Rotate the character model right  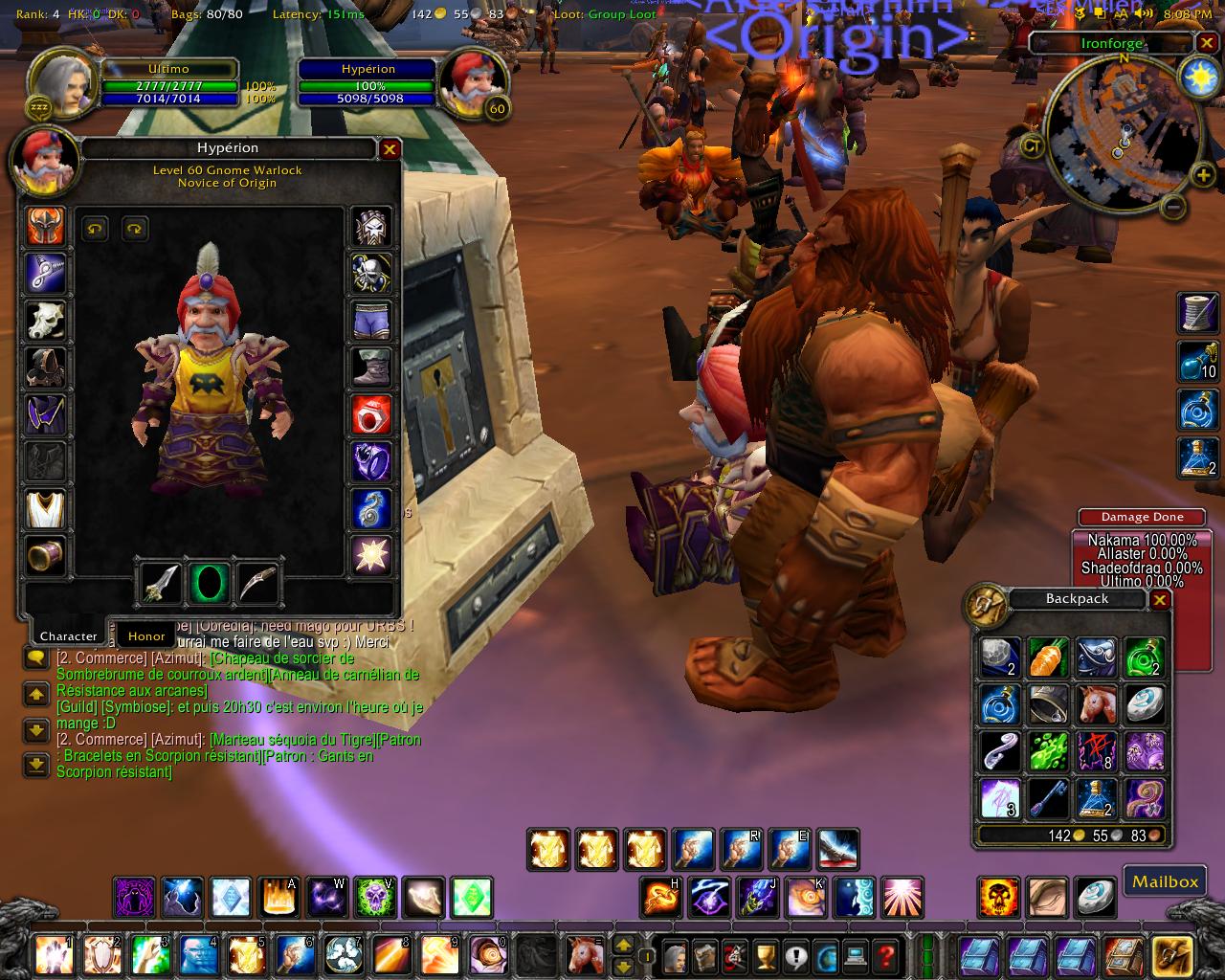click(x=134, y=228)
